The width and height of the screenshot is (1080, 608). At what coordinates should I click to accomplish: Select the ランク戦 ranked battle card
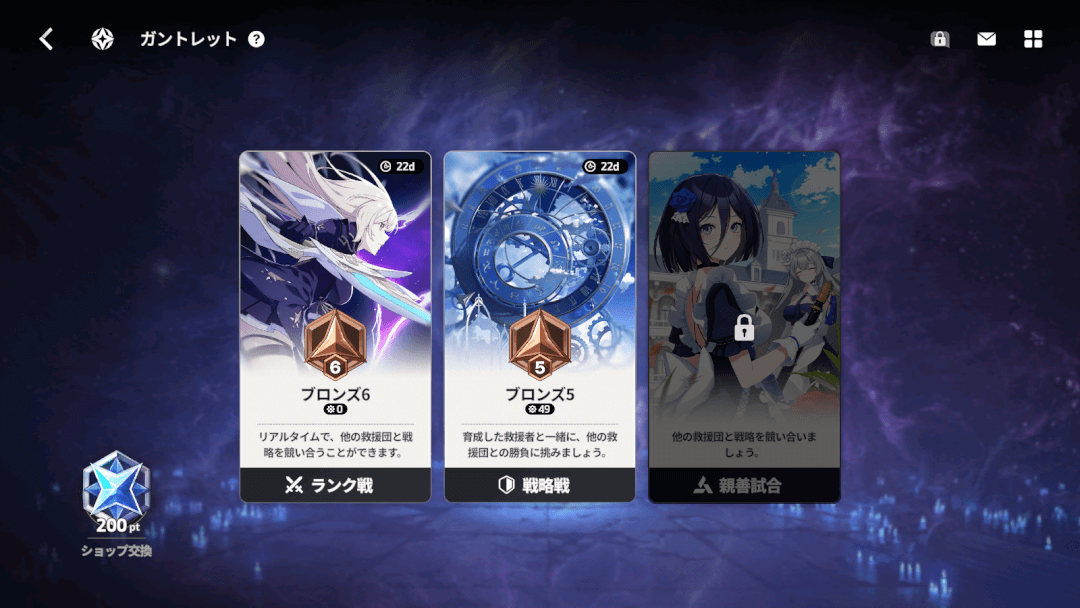click(335, 326)
